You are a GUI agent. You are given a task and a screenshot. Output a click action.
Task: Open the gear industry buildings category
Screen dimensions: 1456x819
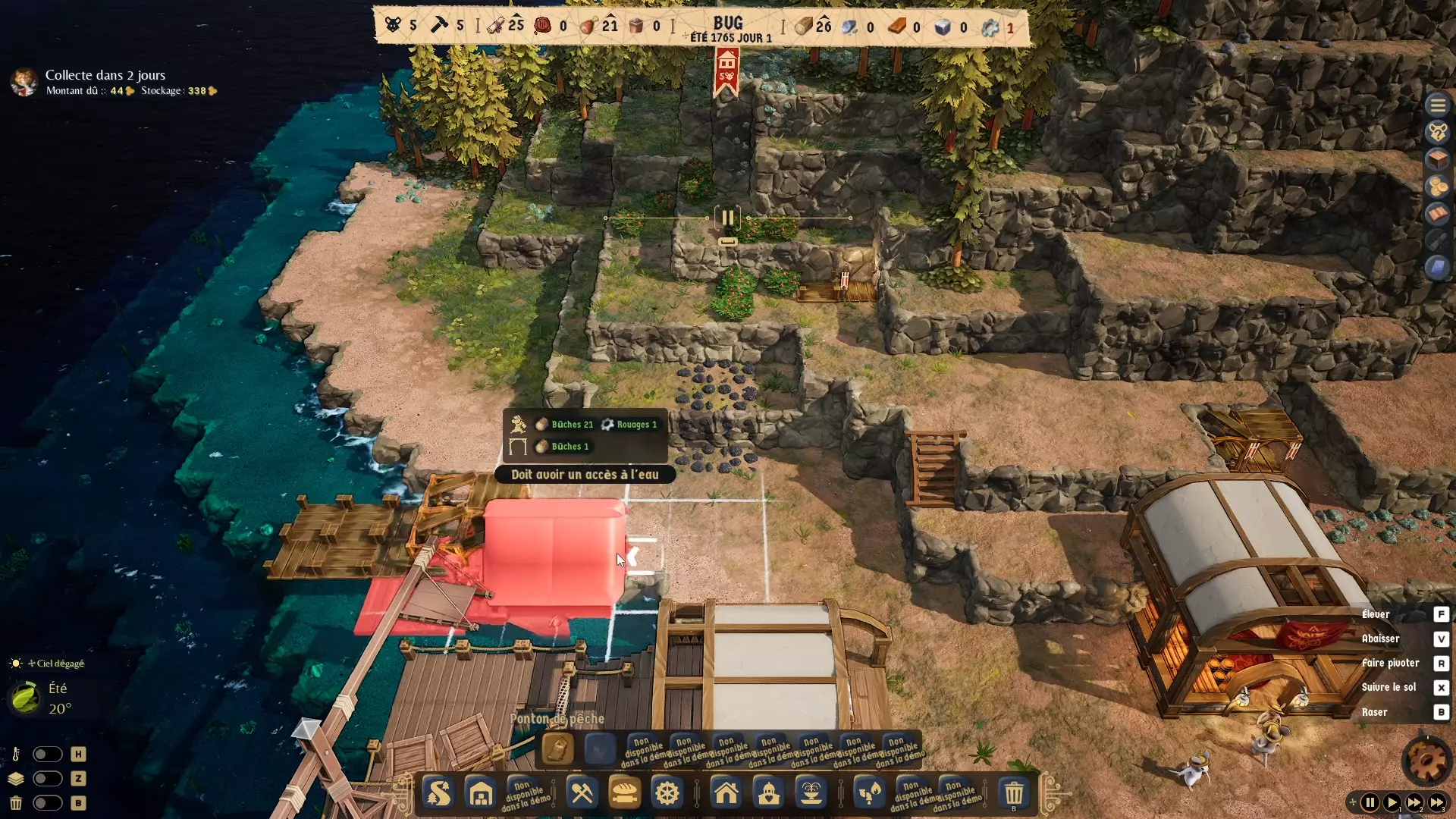click(667, 794)
